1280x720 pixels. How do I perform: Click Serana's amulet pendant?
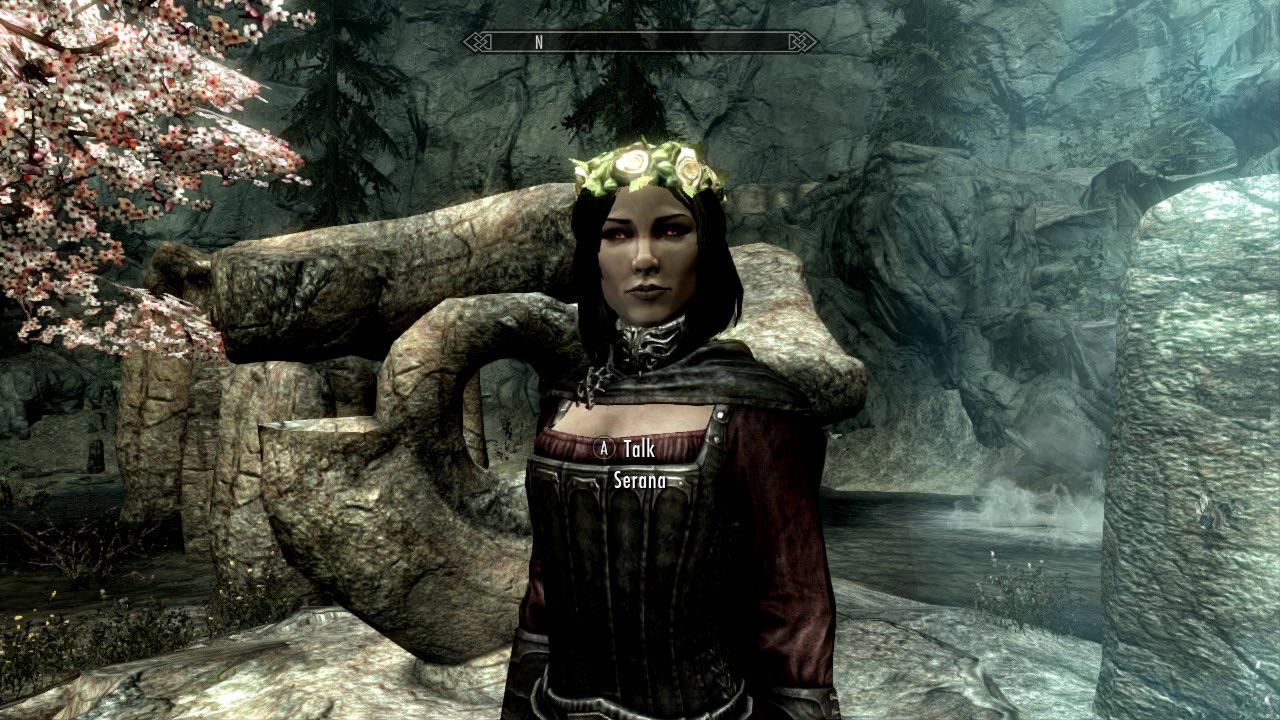coord(592,385)
